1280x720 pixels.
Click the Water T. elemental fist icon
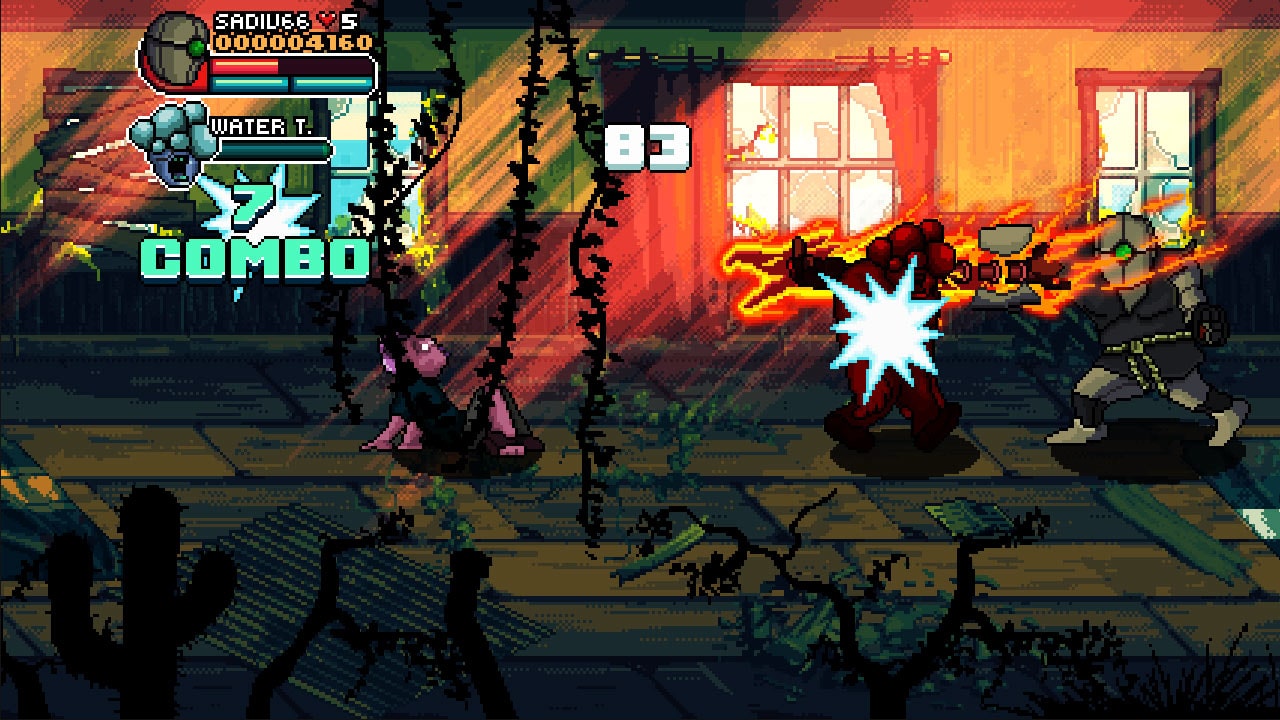pos(172,145)
